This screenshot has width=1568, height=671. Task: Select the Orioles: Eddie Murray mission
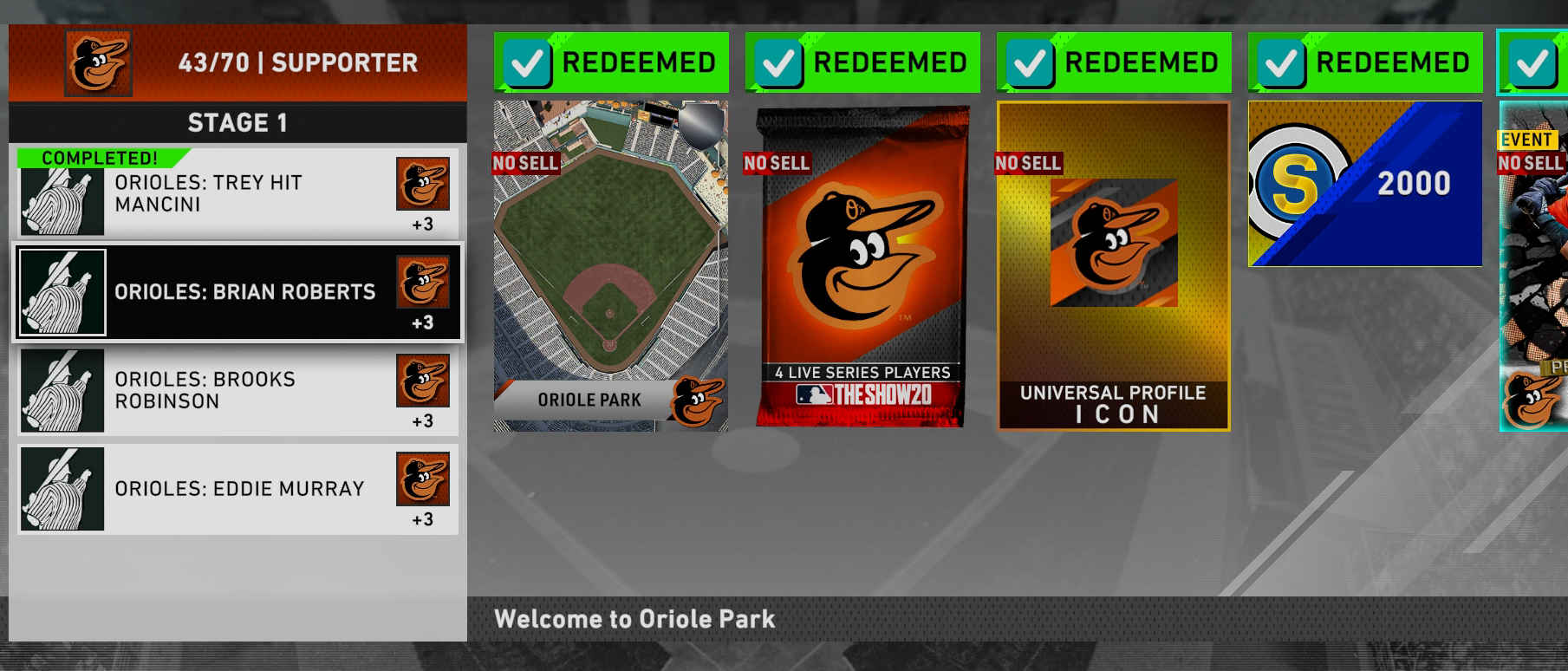[x=237, y=489]
